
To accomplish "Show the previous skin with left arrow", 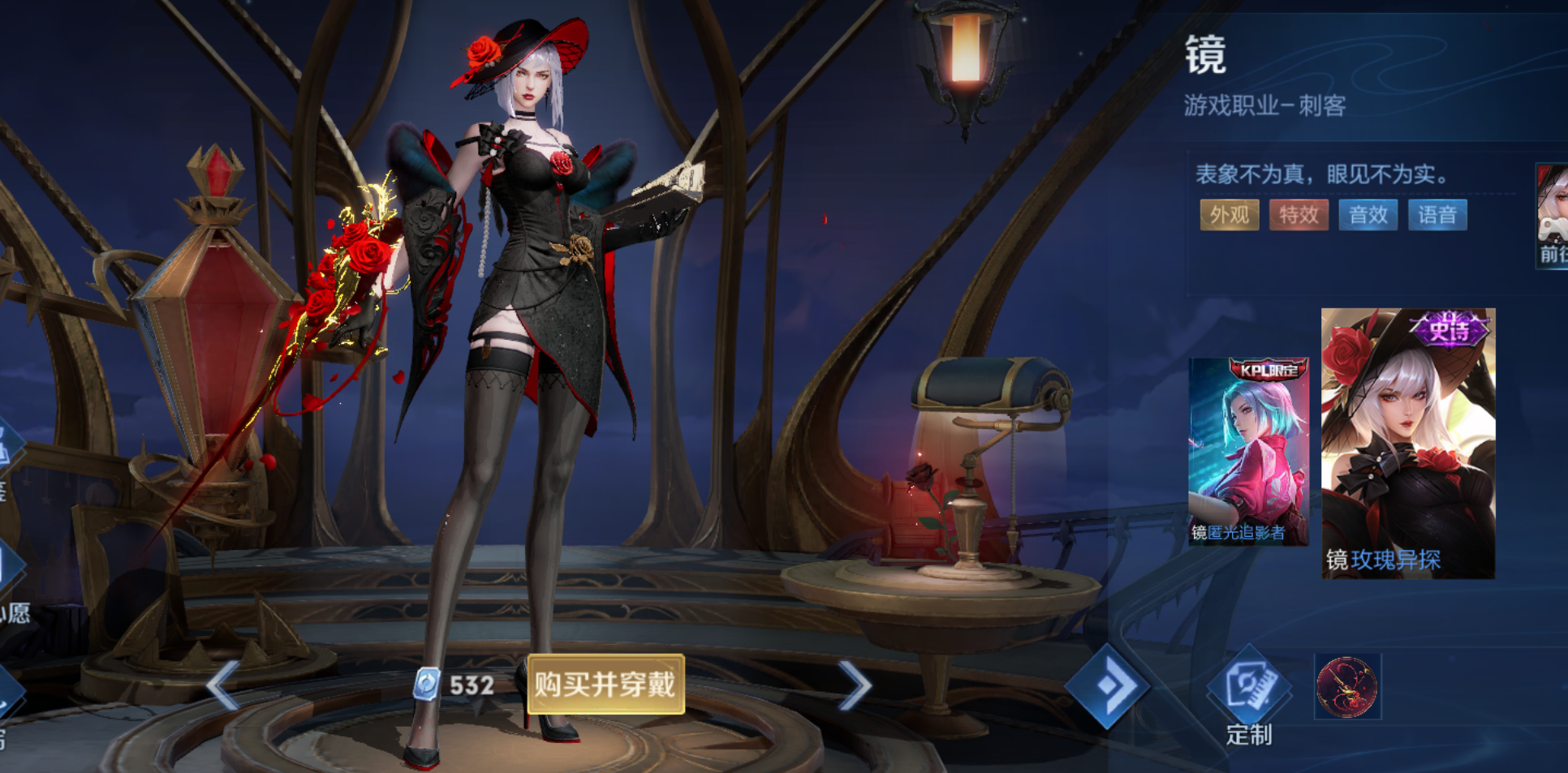I will (222, 685).
